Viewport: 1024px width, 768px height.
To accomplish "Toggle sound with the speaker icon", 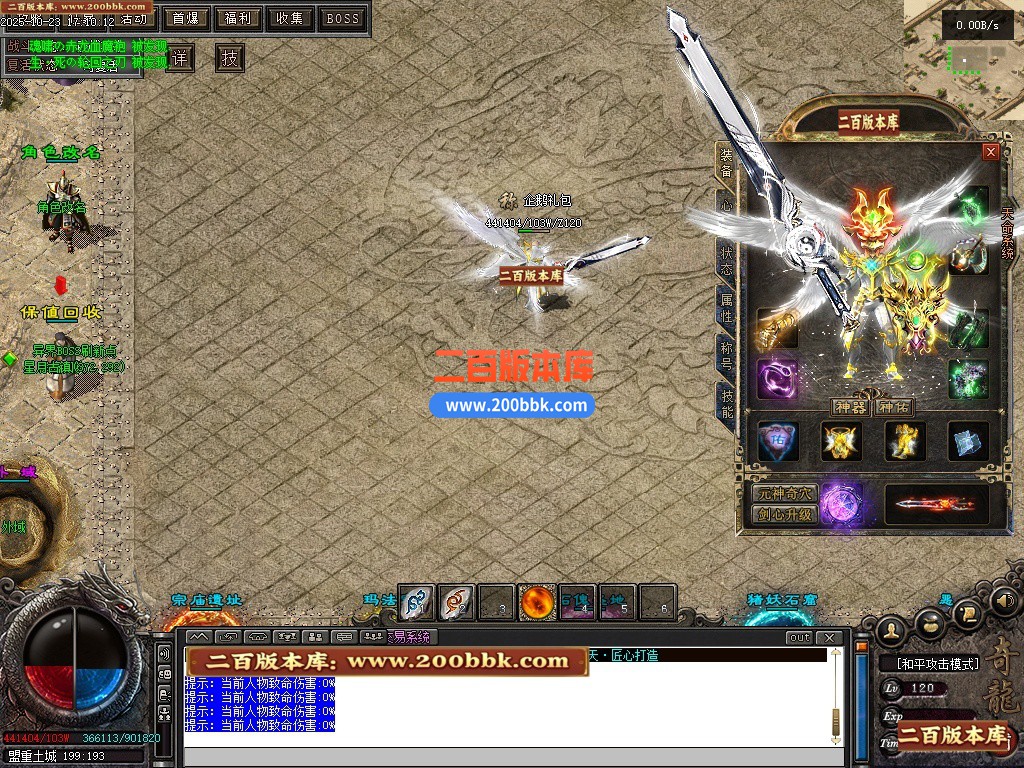I will (x=1005, y=601).
